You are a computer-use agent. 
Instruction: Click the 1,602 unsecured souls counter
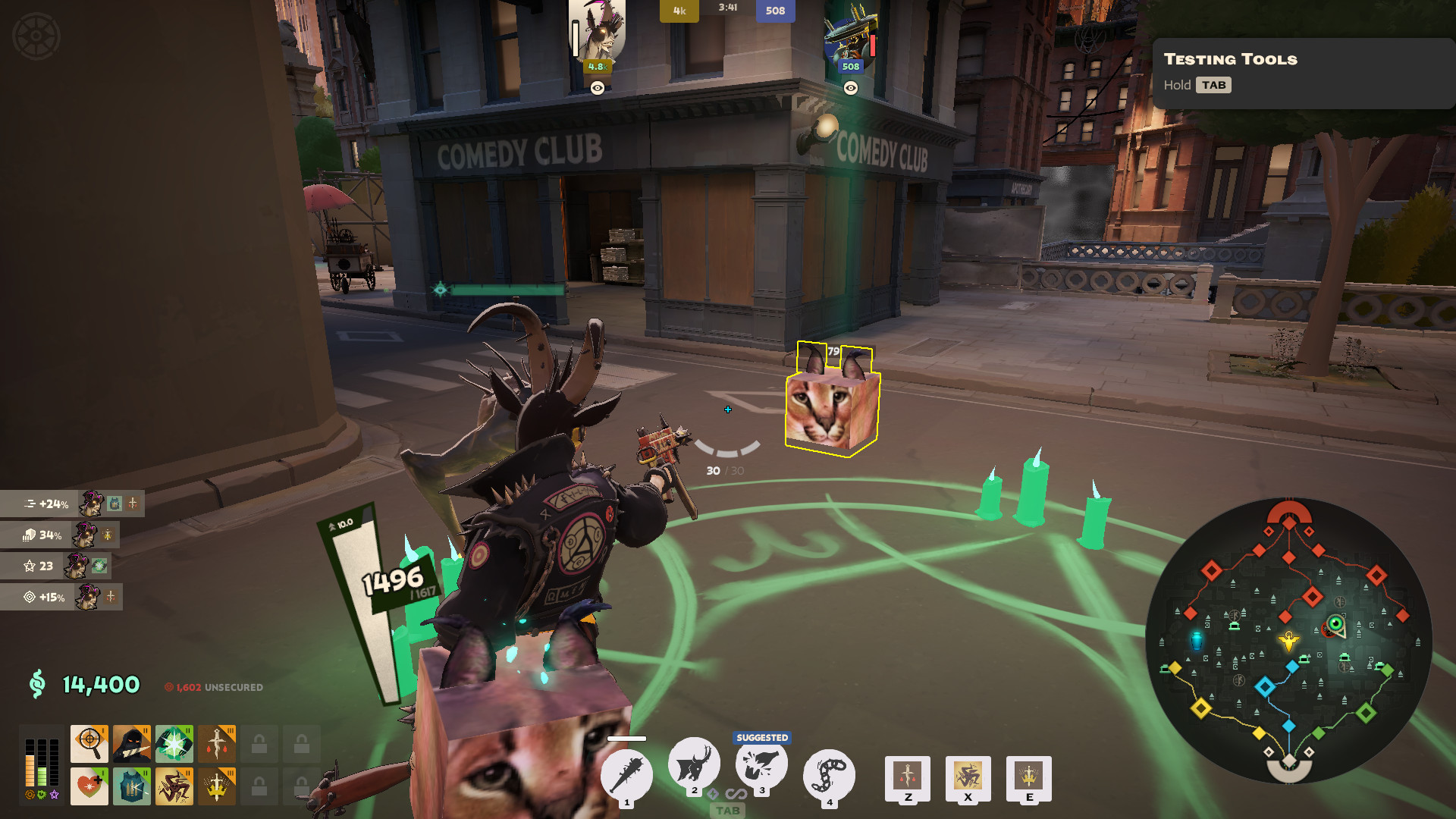pyautogui.click(x=215, y=687)
